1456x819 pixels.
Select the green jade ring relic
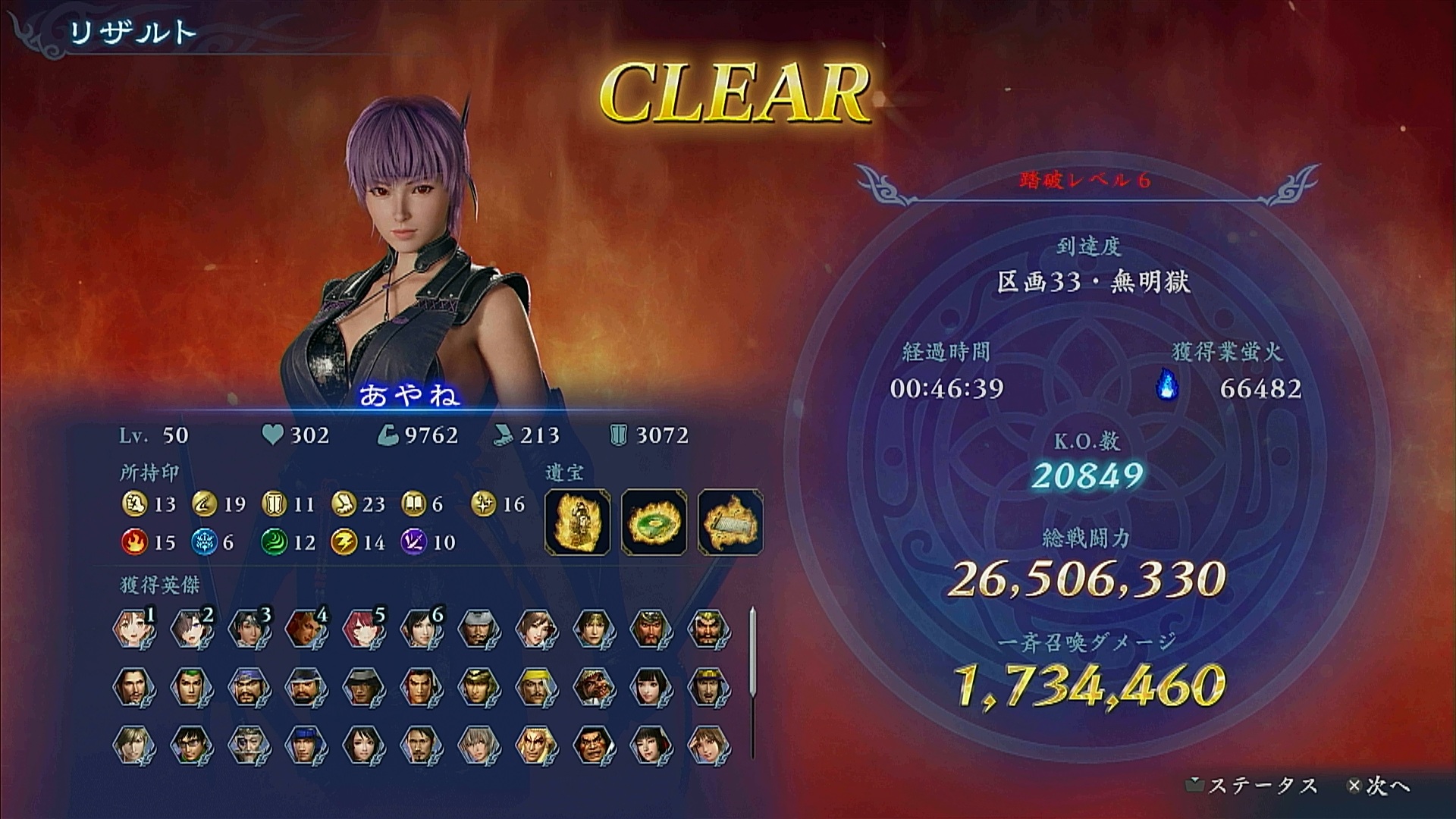click(654, 522)
